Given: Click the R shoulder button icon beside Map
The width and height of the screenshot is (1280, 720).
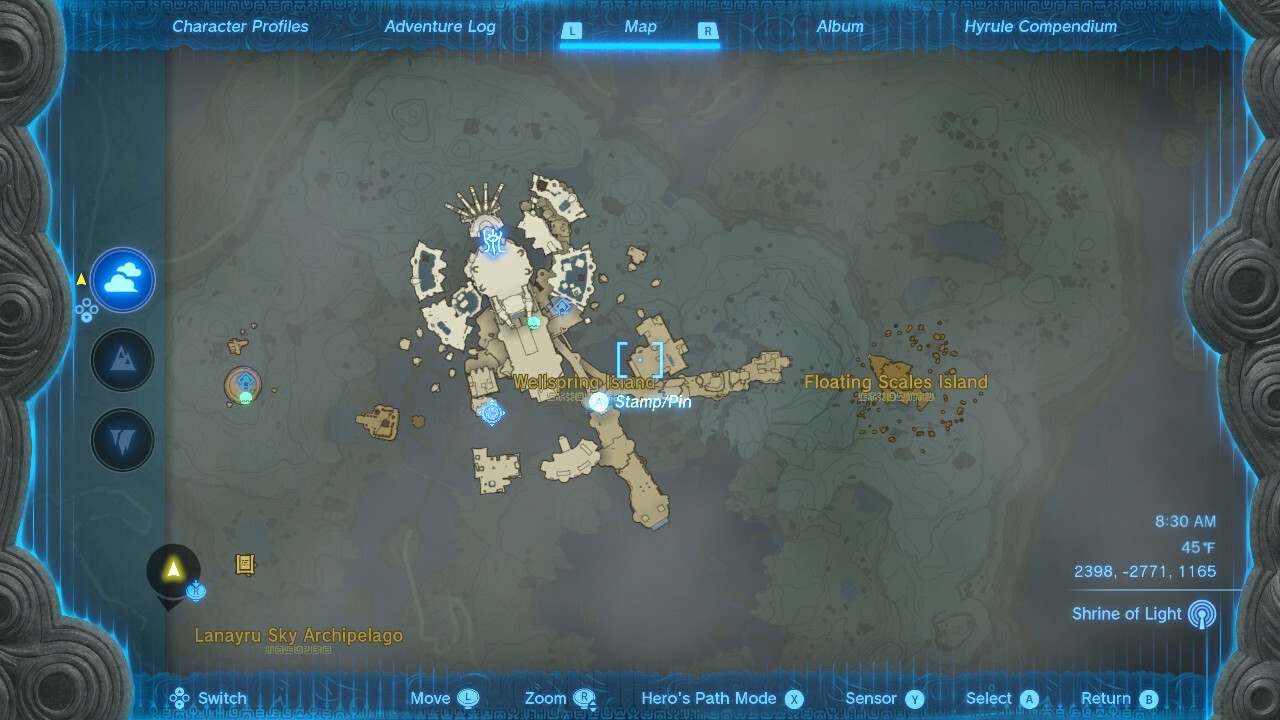Looking at the screenshot, I should point(709,31).
